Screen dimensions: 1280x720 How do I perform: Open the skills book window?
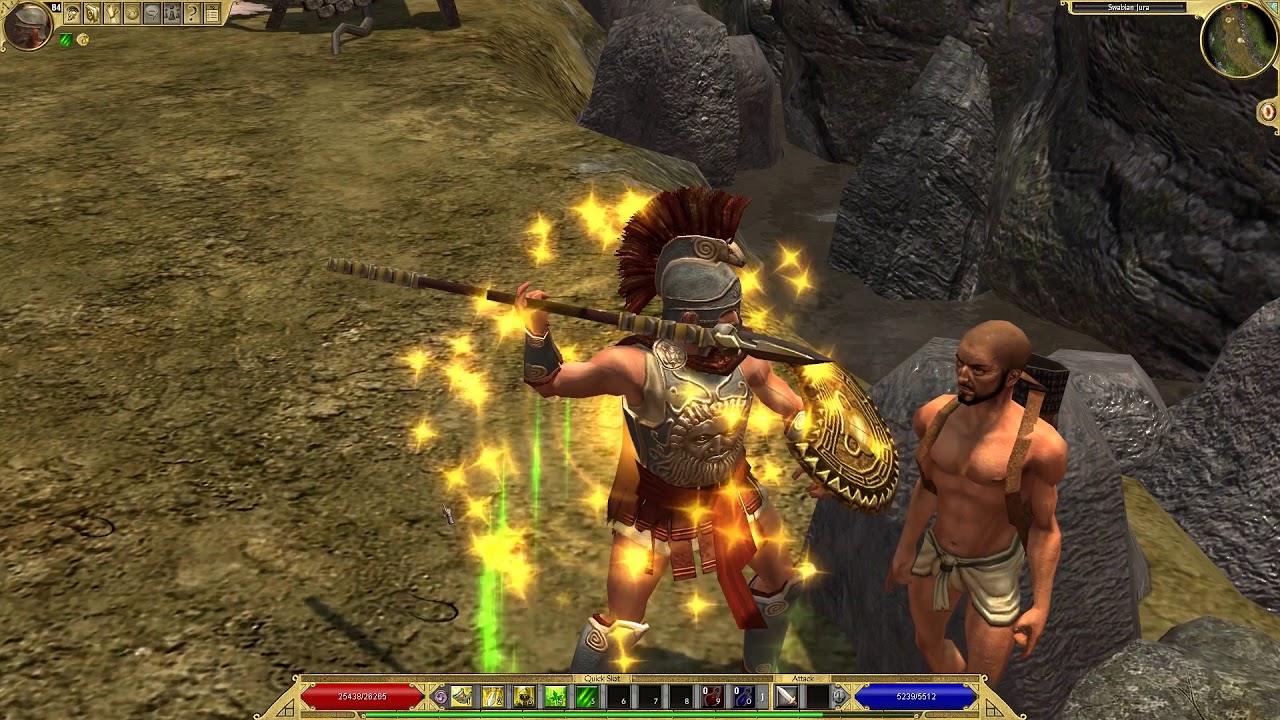(x=92, y=14)
